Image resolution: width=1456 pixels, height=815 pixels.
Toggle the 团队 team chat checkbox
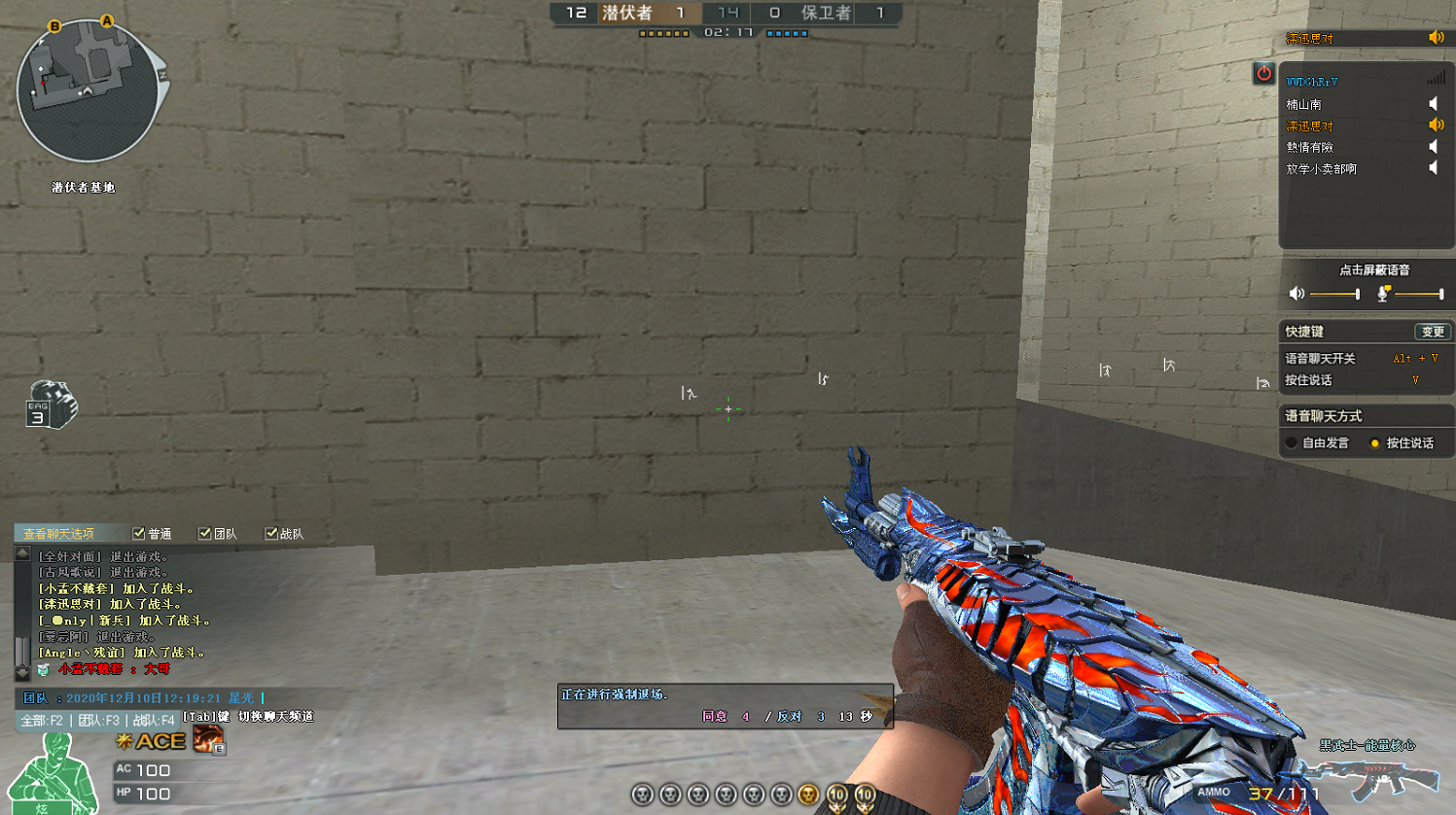[205, 534]
